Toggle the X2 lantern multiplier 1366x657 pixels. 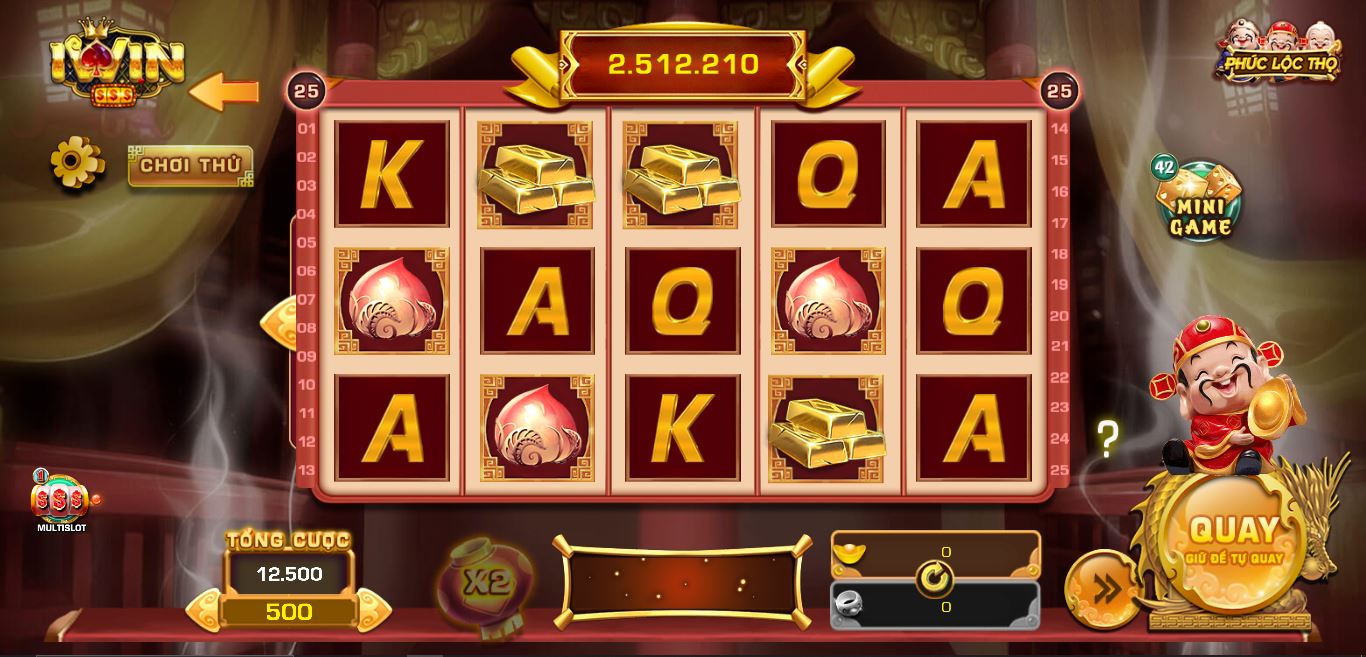click(485, 582)
